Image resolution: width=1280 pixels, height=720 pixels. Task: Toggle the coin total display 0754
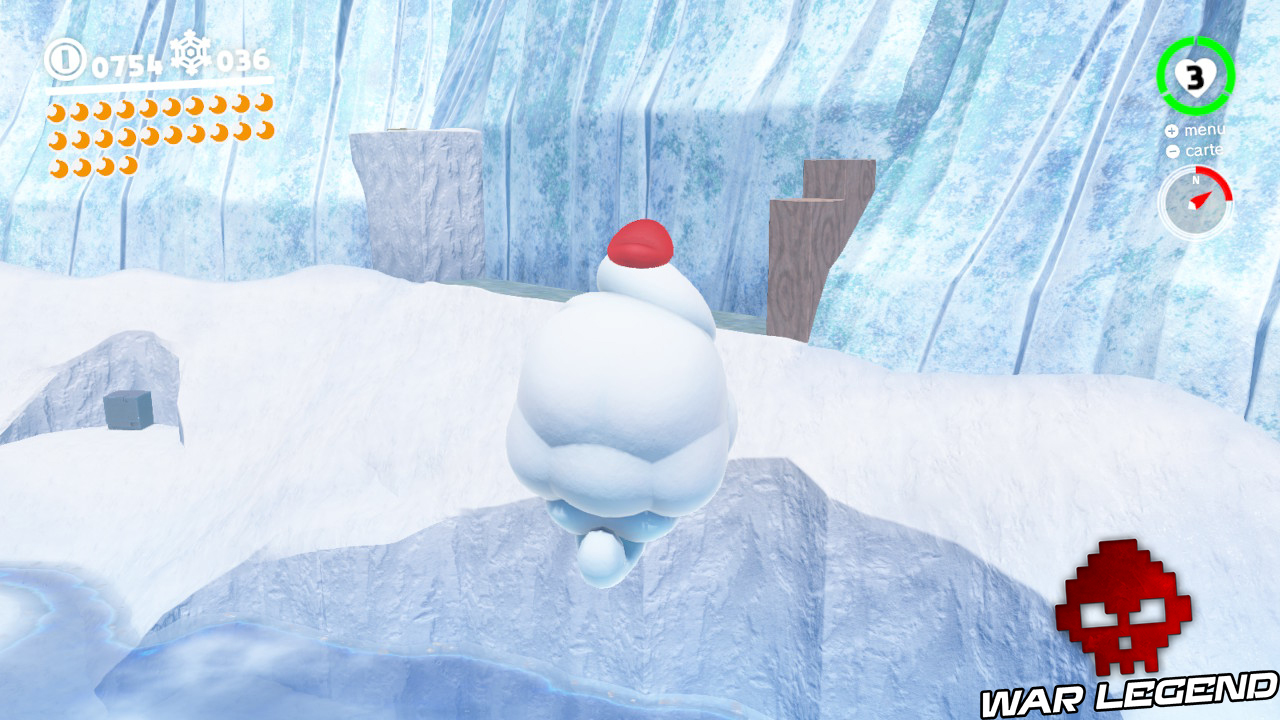point(127,63)
